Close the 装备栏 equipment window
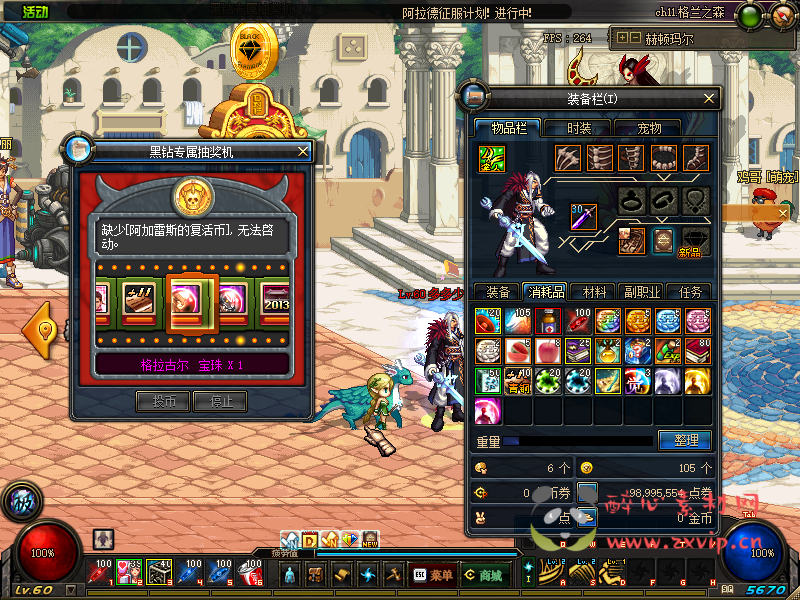 (x=709, y=98)
